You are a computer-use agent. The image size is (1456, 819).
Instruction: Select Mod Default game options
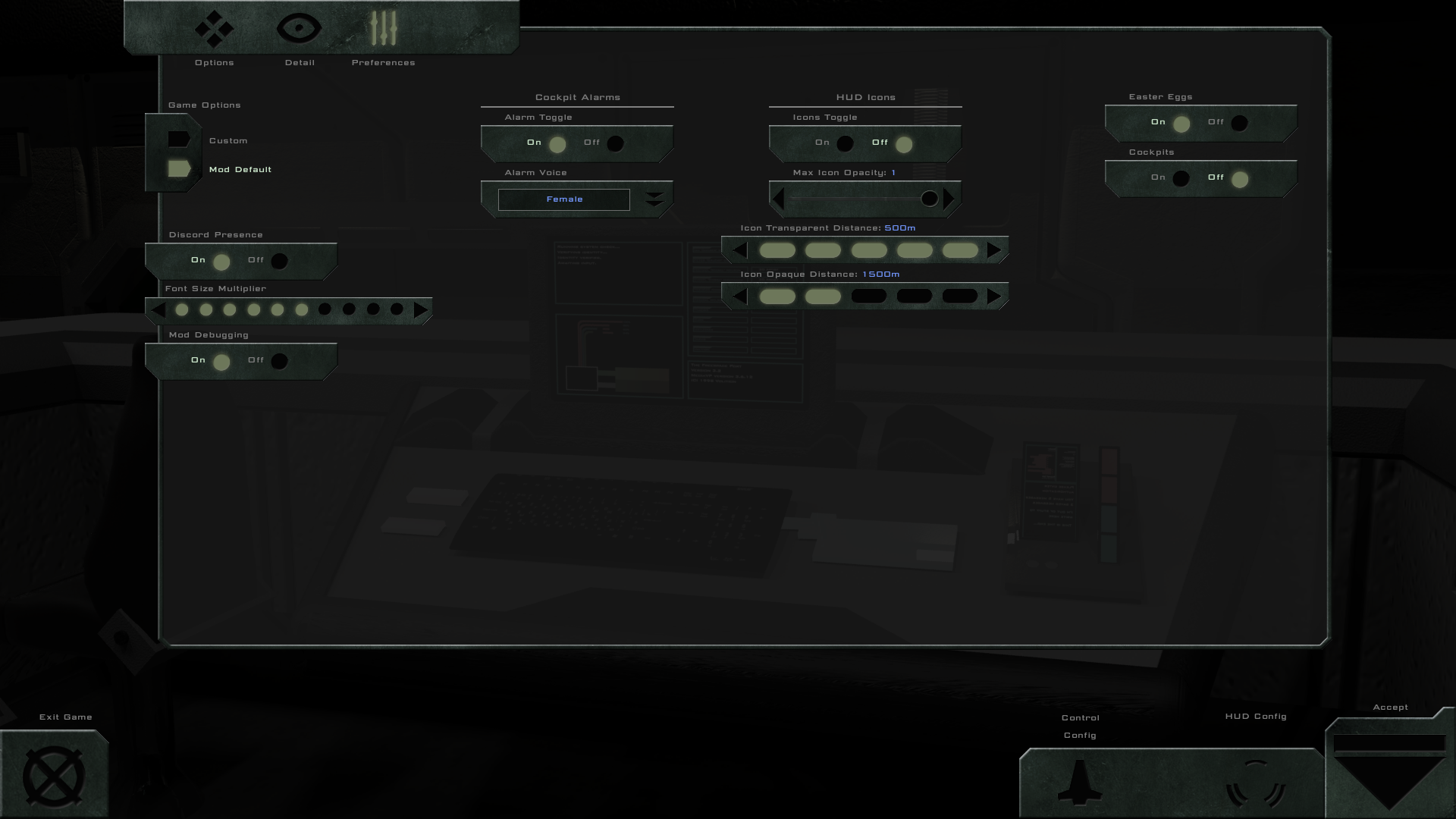pyautogui.click(x=177, y=169)
